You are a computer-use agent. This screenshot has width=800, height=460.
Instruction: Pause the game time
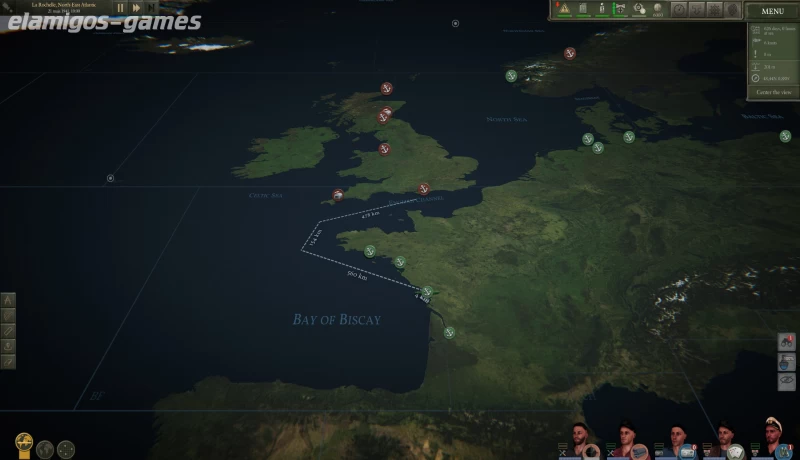pos(121,8)
